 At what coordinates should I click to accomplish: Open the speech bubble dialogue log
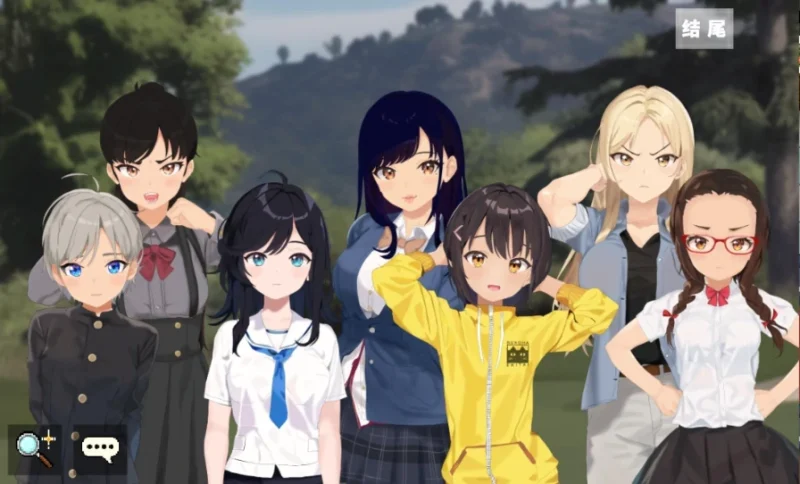[99, 448]
